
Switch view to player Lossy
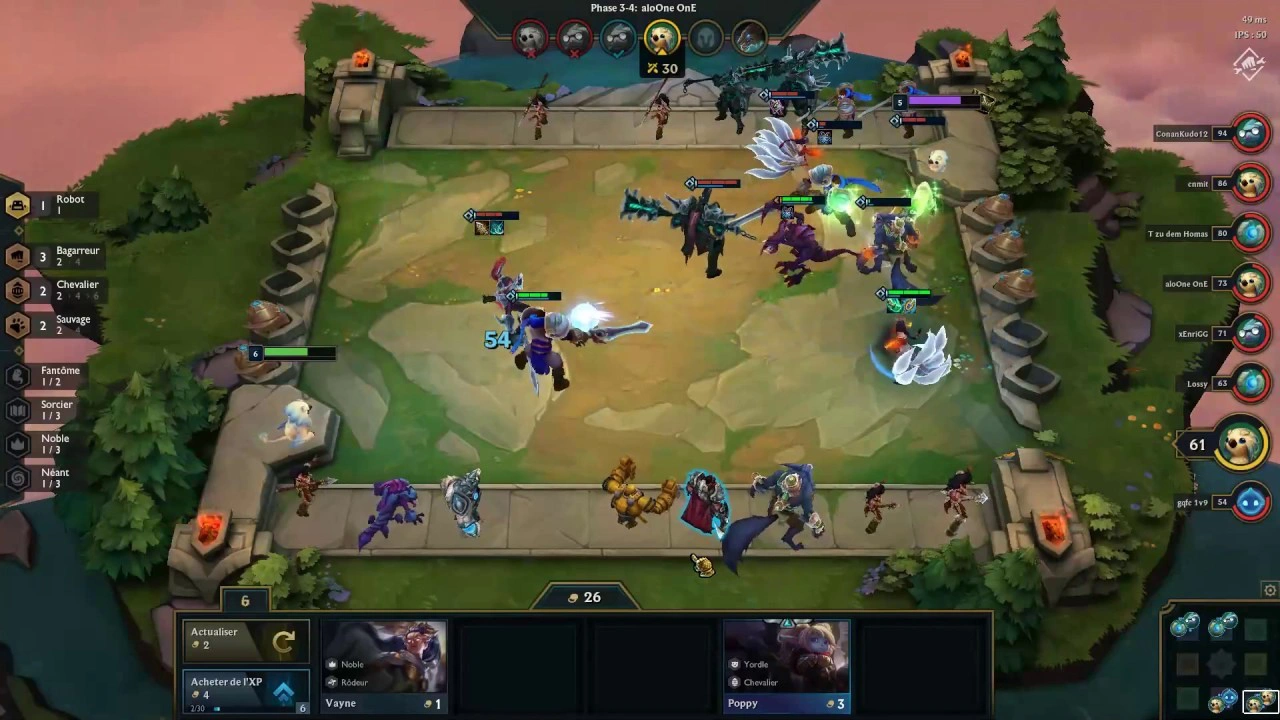point(1250,383)
